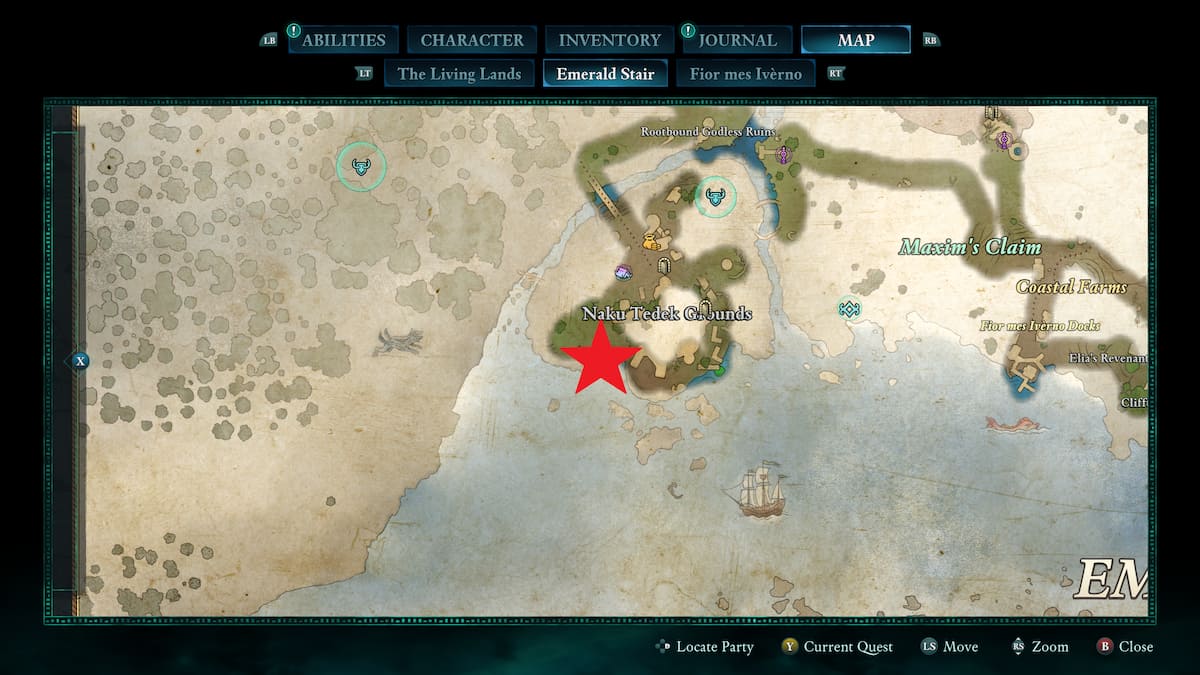Select the Map tab

point(855,40)
